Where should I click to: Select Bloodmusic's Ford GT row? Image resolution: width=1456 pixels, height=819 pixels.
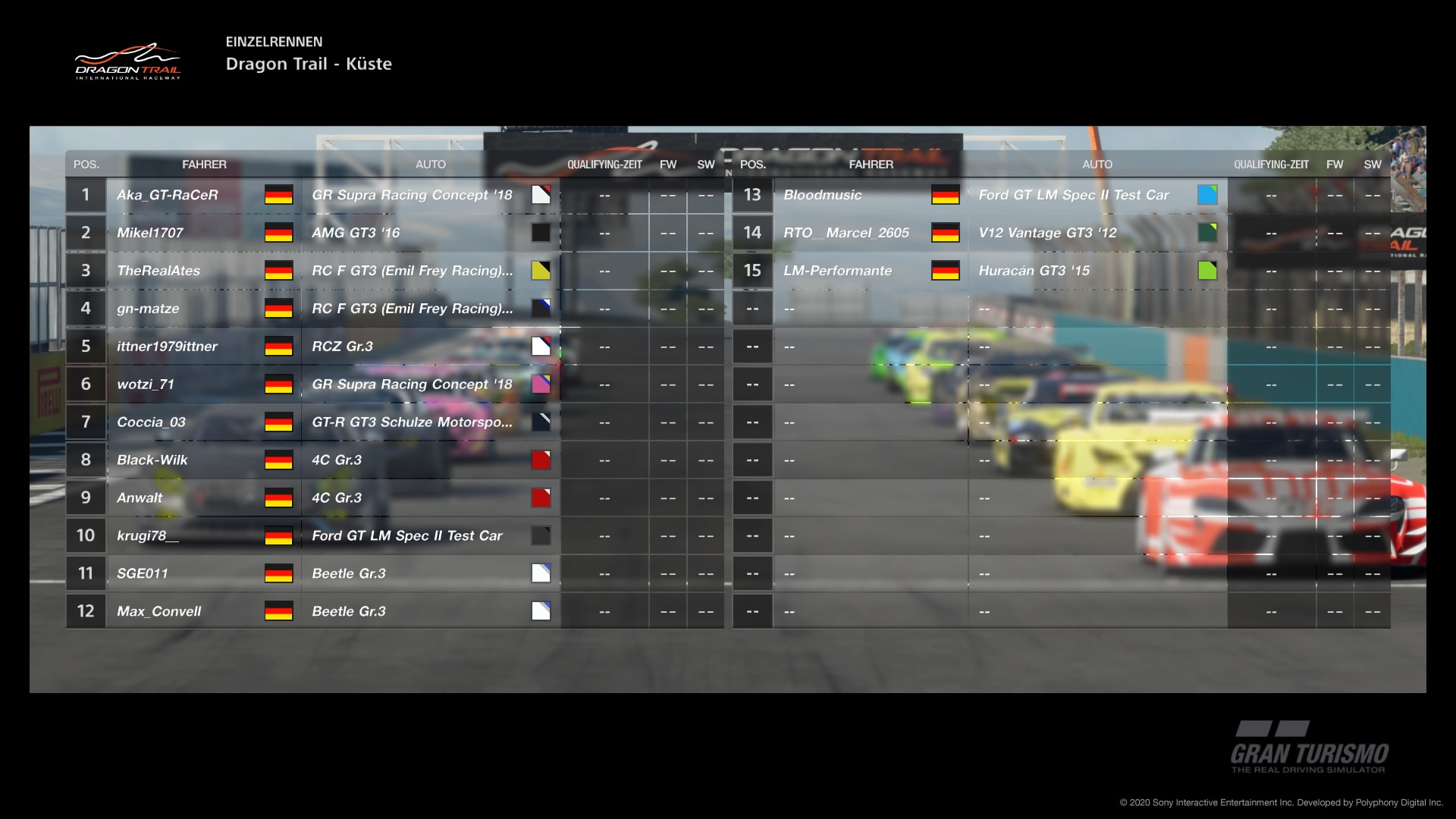pyautogui.click(x=823, y=195)
